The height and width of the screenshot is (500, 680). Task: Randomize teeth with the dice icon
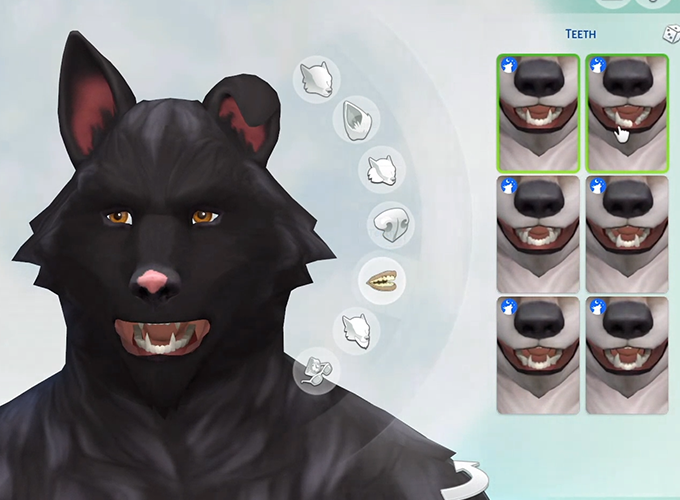668,35
